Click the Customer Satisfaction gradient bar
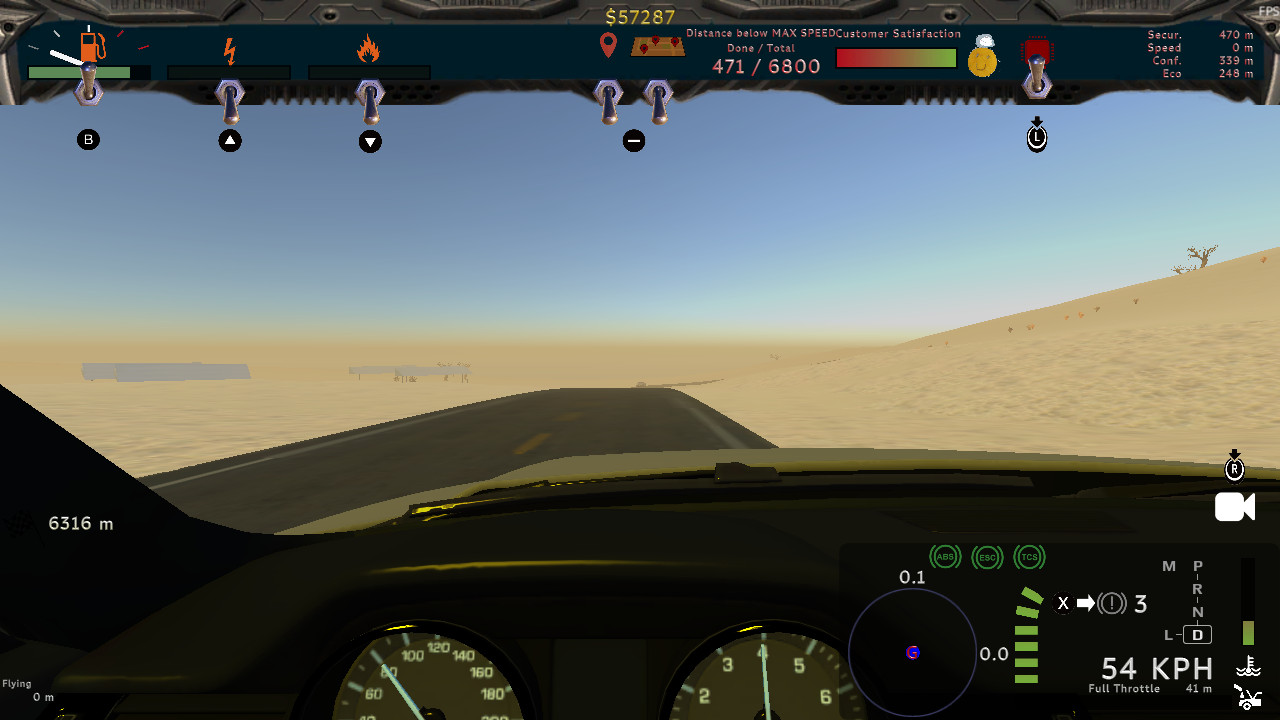 (x=895, y=58)
